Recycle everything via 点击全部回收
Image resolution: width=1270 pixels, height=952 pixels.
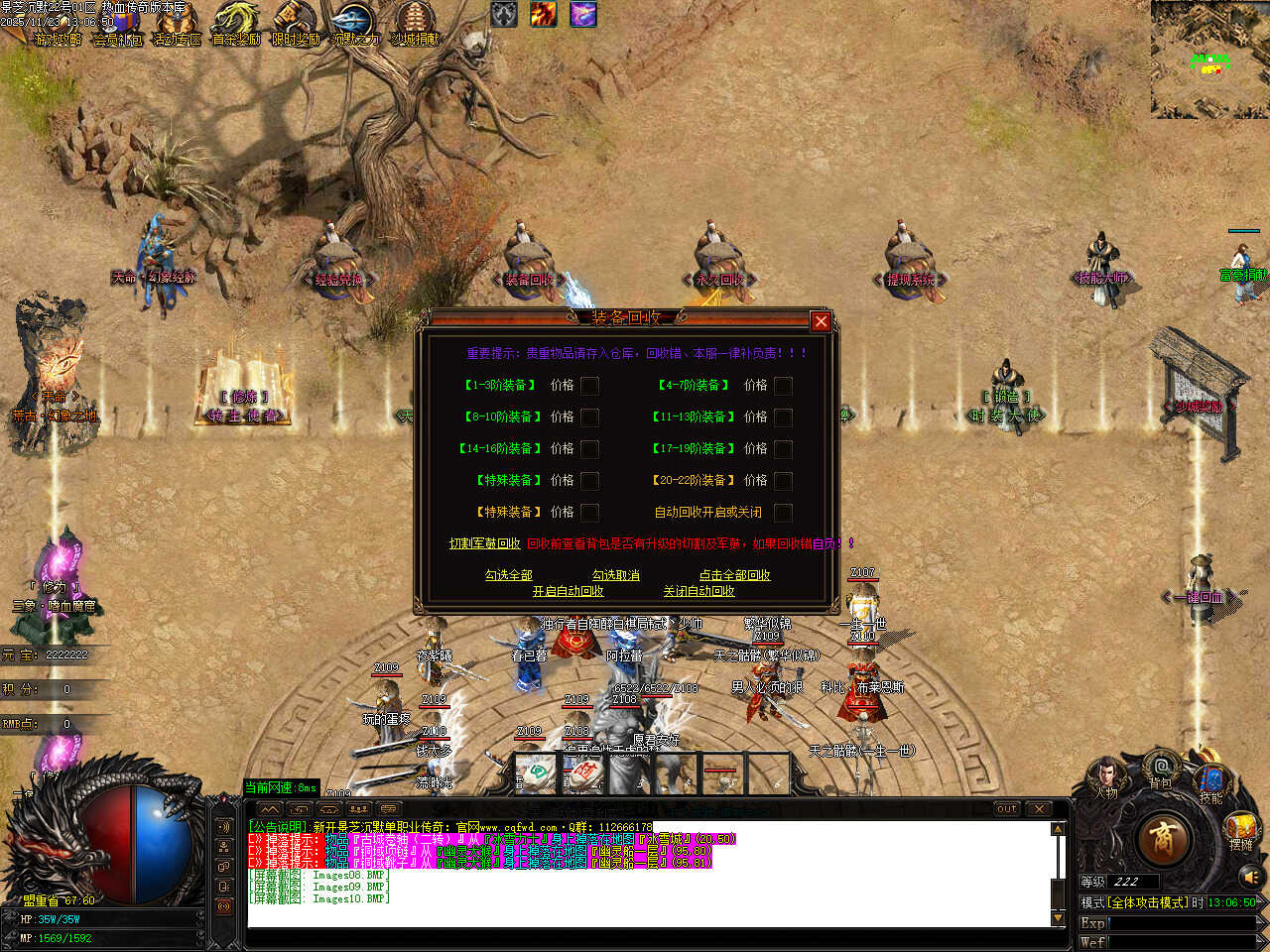click(x=734, y=575)
